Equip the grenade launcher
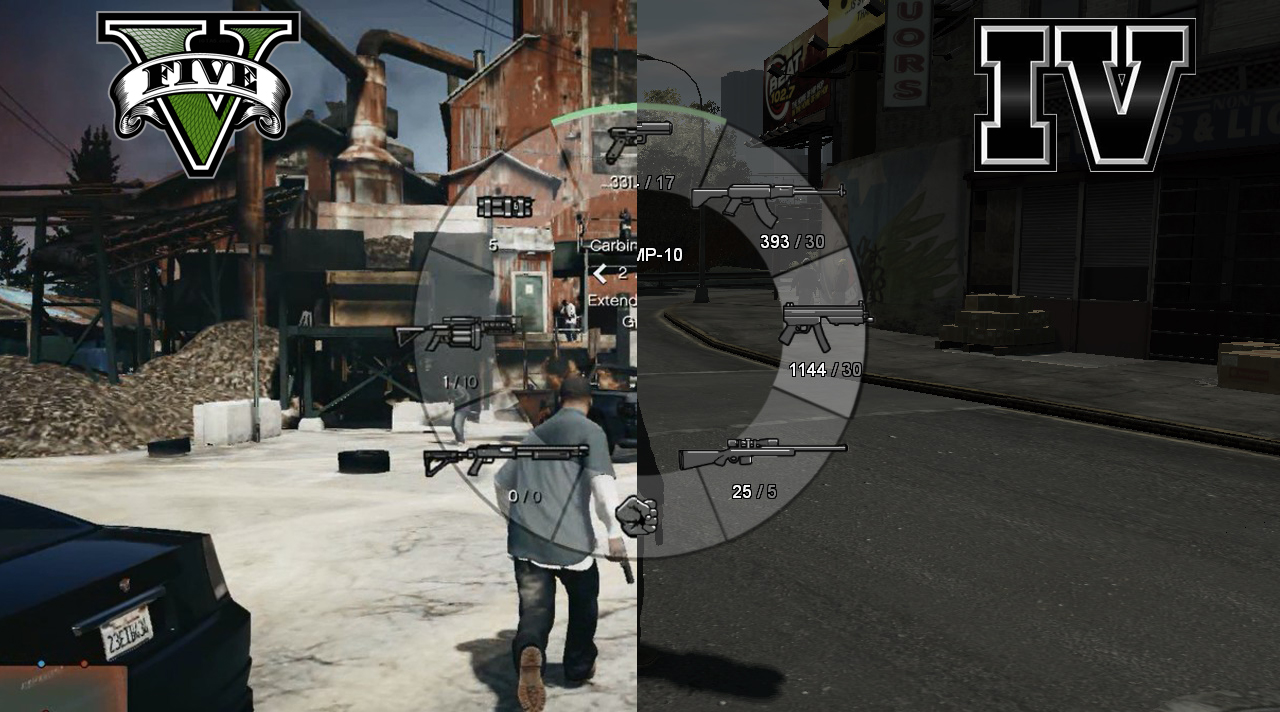This screenshot has width=1280, height=712. point(458,333)
